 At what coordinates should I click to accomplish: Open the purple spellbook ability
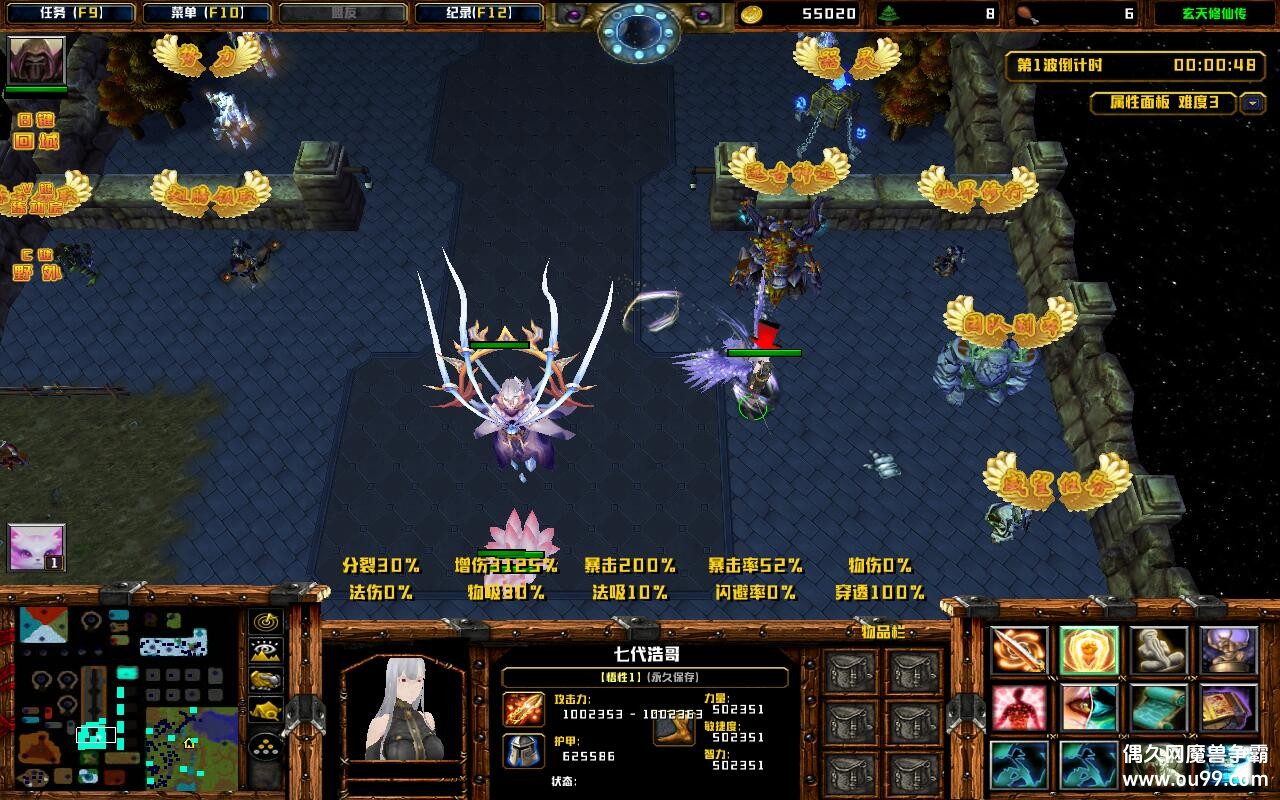click(x=1229, y=708)
